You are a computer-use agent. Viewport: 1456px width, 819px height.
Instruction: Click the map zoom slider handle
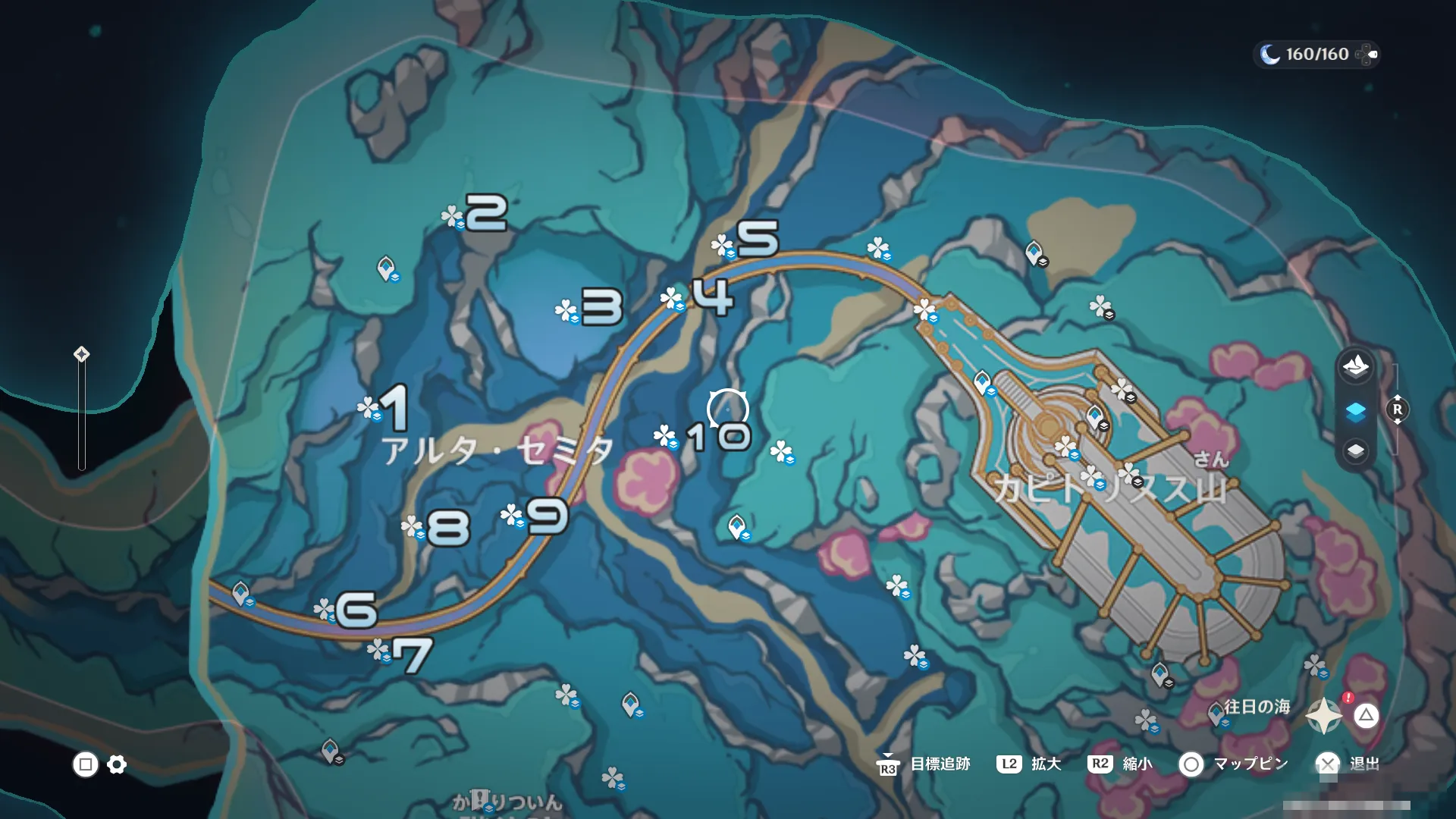click(81, 354)
